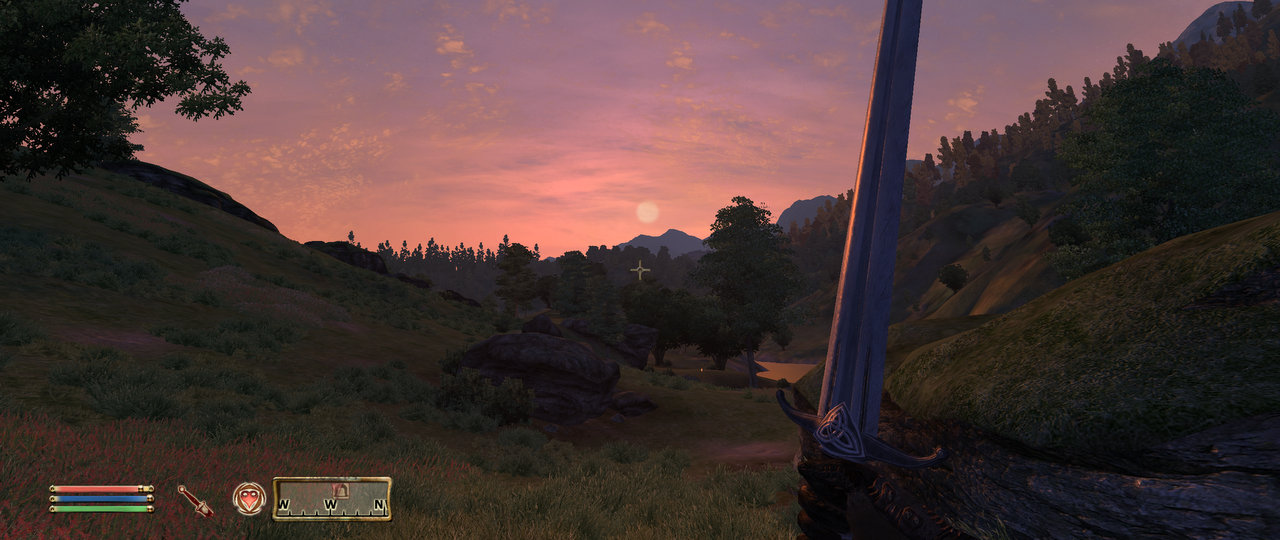Open the compass bar
The height and width of the screenshot is (540, 1280).
tap(332, 498)
